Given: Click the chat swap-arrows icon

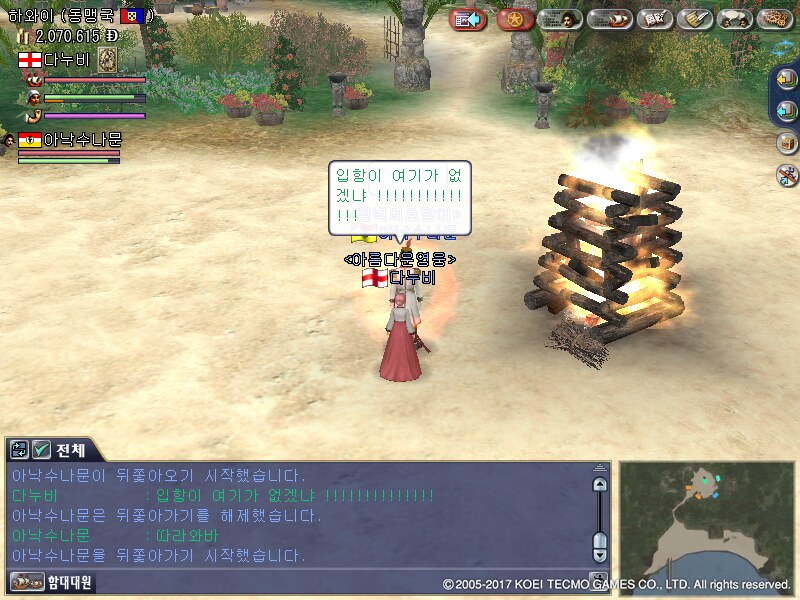Looking at the screenshot, I should click(x=19, y=449).
